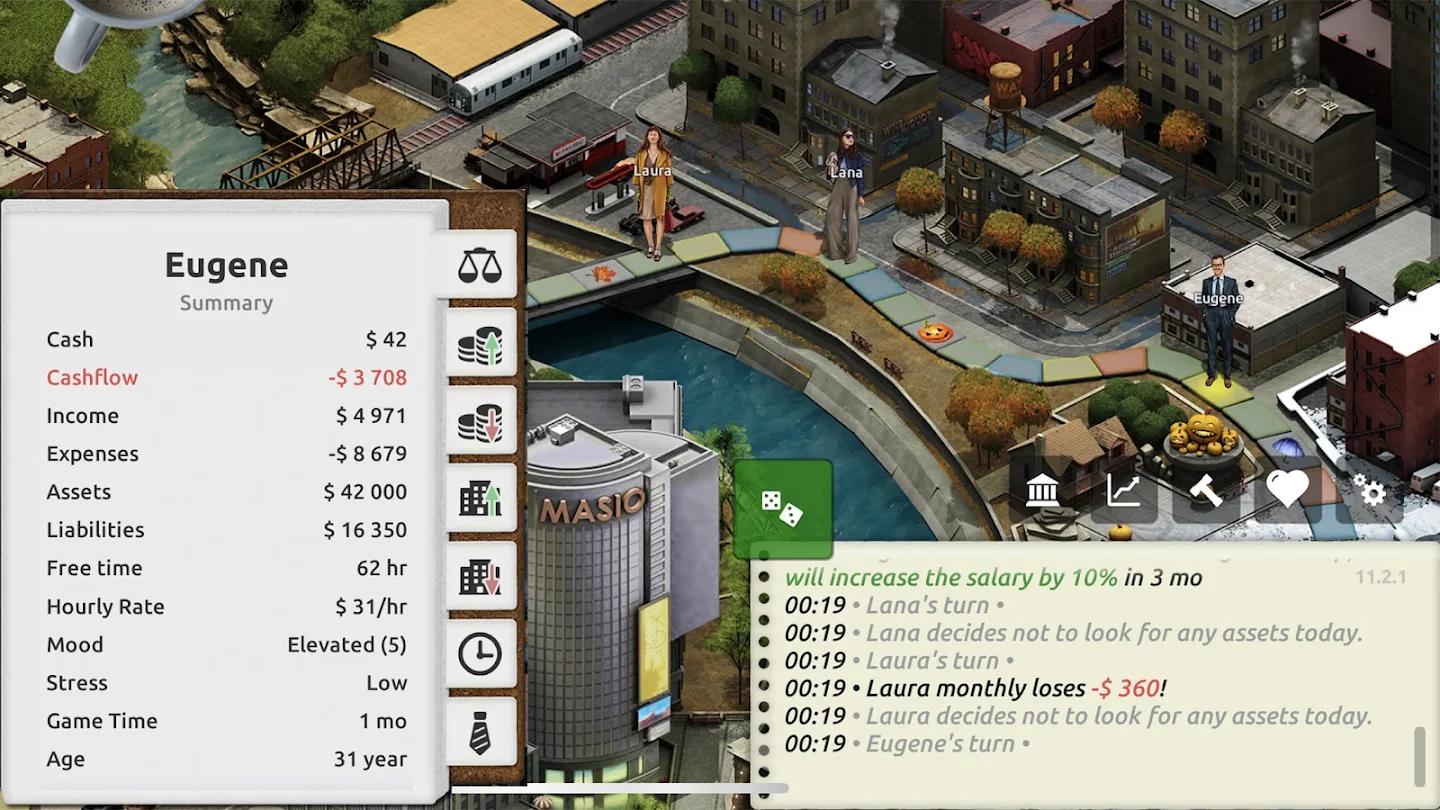Open the auction gavel icon
This screenshot has width=1440, height=810.
pos(1205,490)
